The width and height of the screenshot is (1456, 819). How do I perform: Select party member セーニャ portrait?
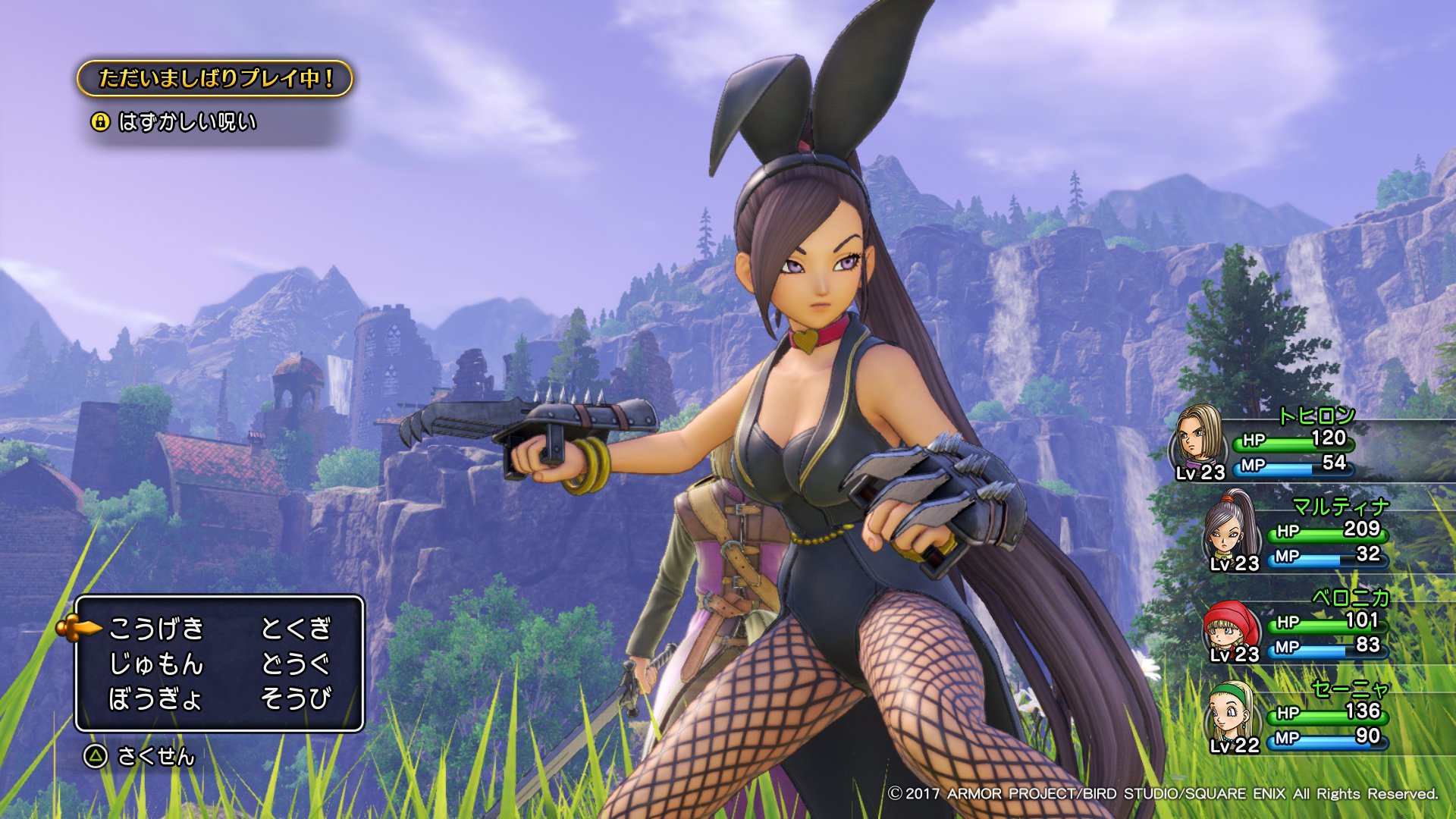point(1231,714)
